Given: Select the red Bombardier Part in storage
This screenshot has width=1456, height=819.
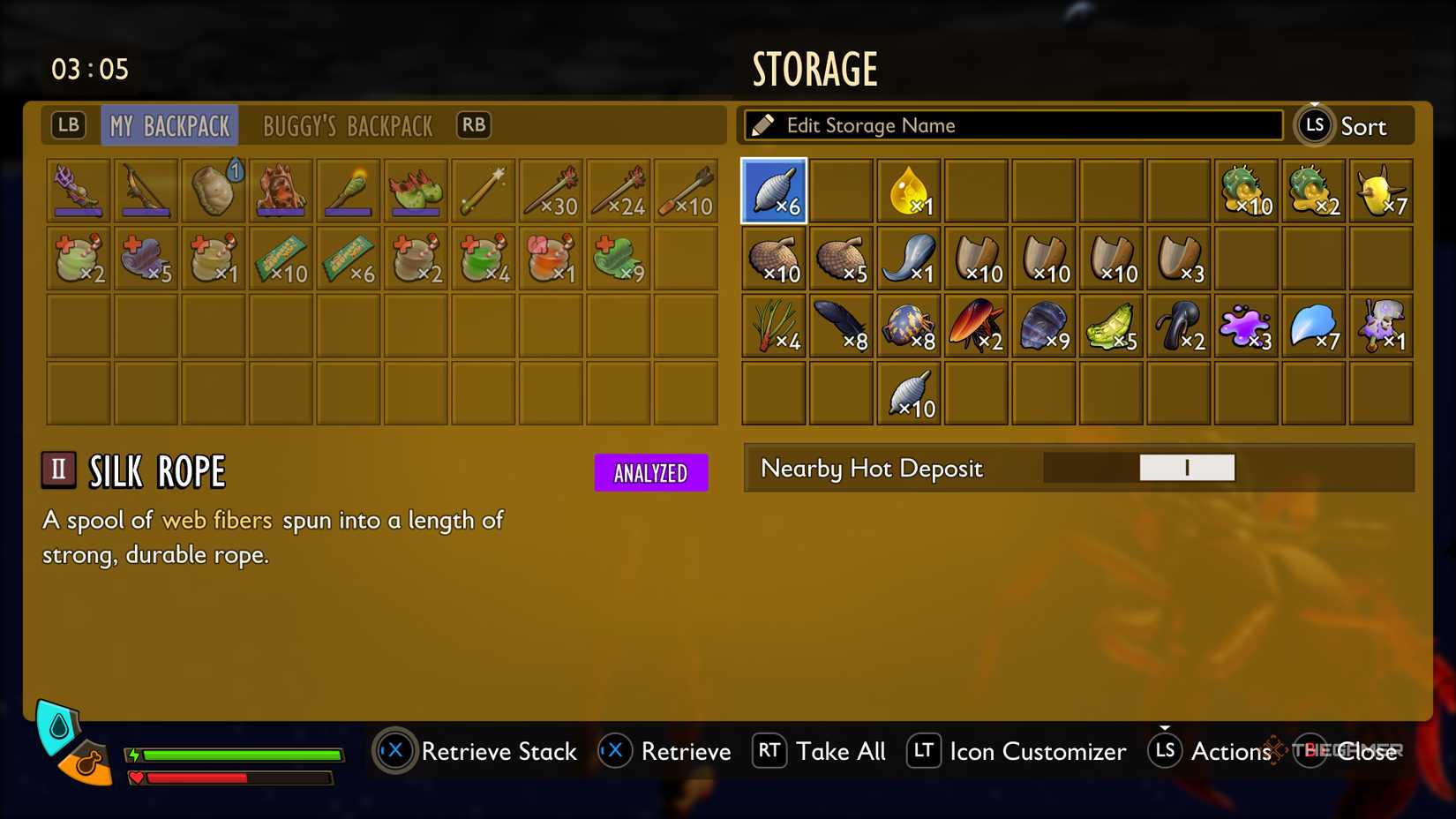Looking at the screenshot, I should click(977, 327).
